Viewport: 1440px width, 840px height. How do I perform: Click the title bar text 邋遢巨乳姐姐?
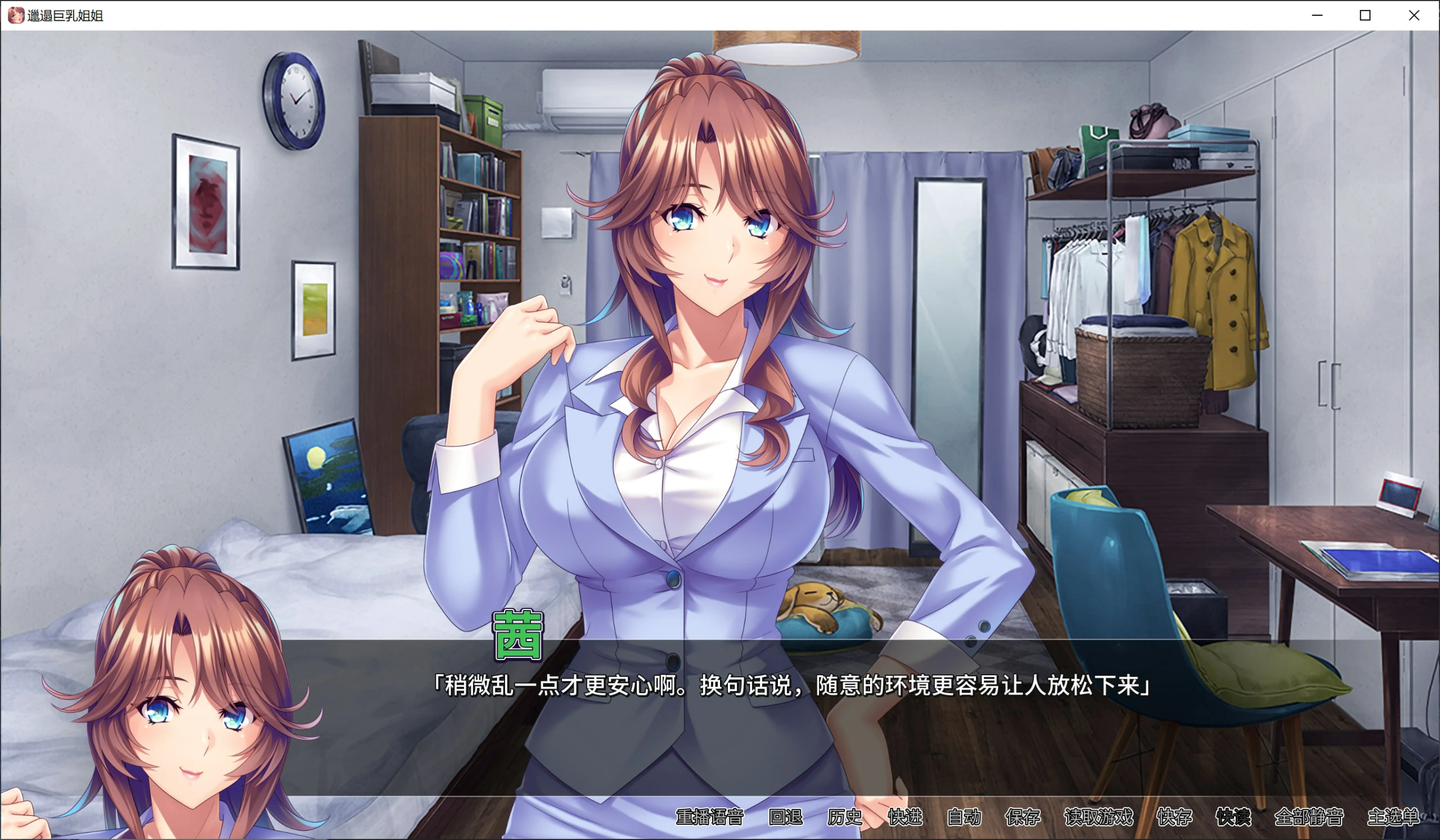pos(66,16)
